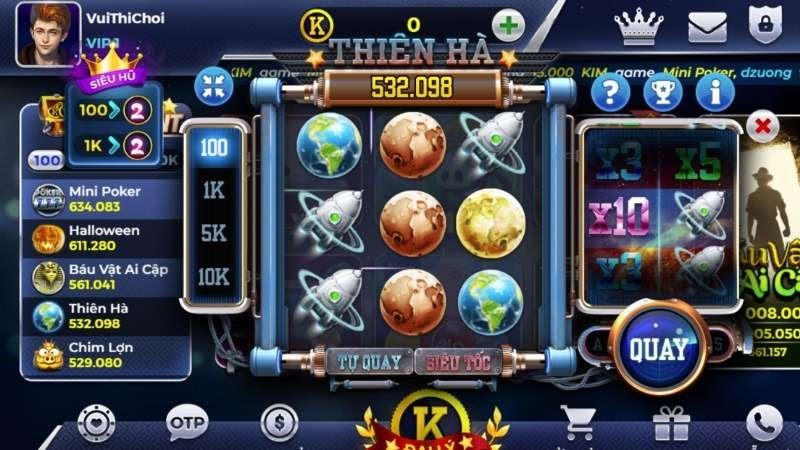This screenshot has width=800, height=450.
Task: Activate SIÊU TỐC turbo mode
Action: 457,361
